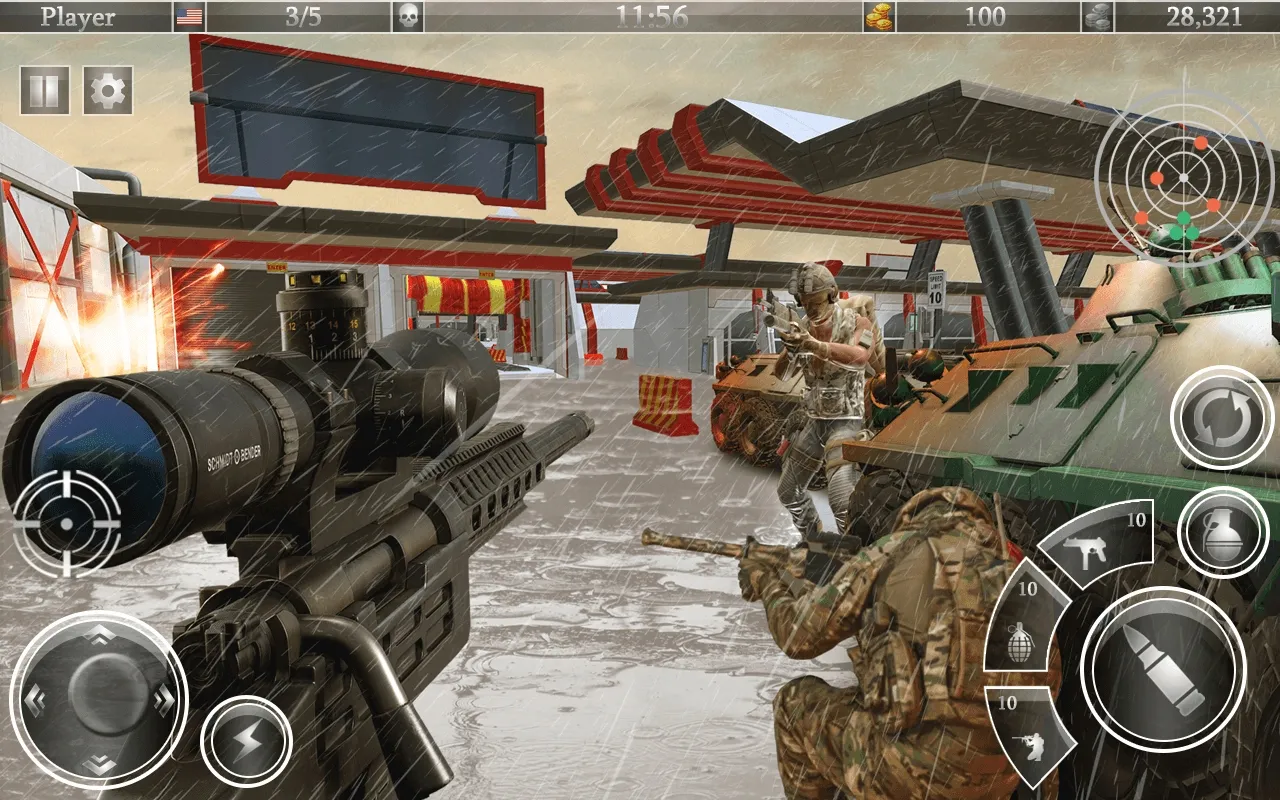Image resolution: width=1280 pixels, height=800 pixels.
Task: Tap the silver coins icon
Action: (x=1097, y=16)
